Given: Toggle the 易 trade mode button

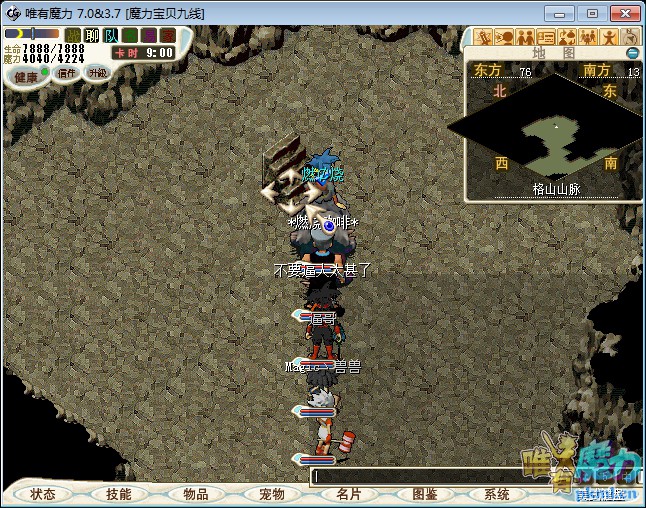Looking at the screenshot, I should click(149, 35).
